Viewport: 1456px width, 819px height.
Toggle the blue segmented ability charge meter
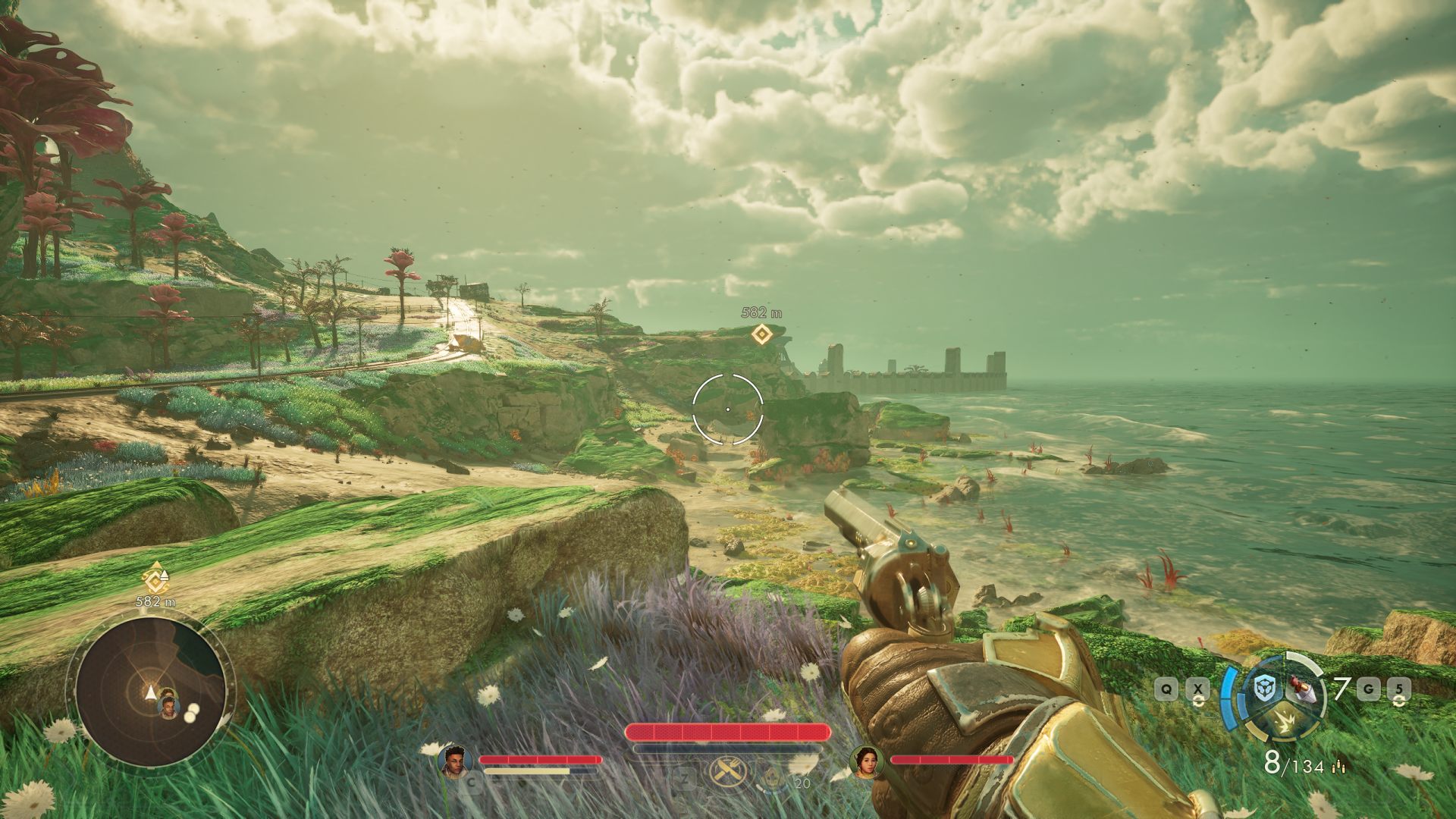tap(1230, 699)
